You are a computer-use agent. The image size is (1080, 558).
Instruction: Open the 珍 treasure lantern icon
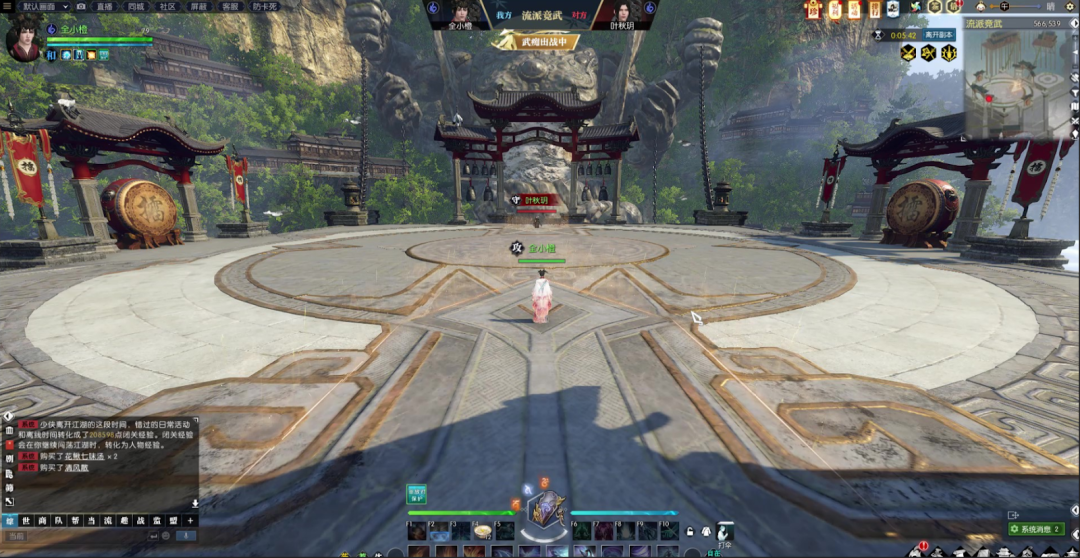click(x=813, y=10)
